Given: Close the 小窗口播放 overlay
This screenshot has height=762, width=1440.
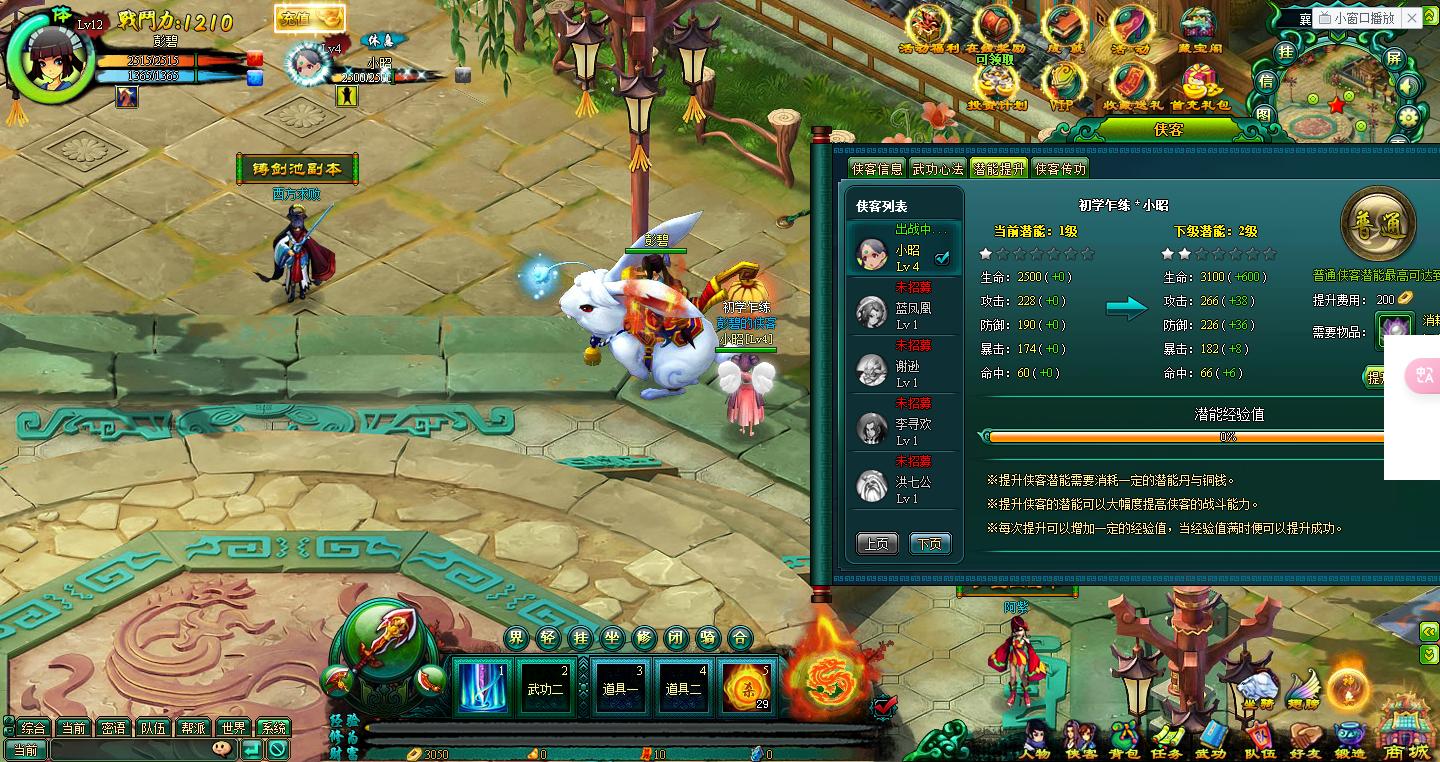Looking at the screenshot, I should (1411, 18).
